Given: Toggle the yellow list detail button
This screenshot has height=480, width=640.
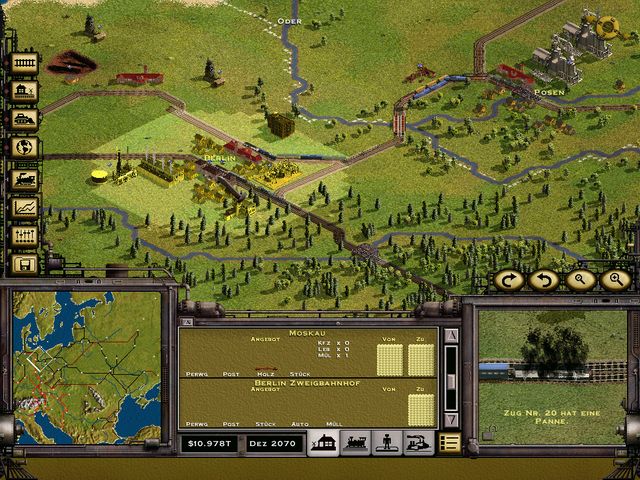Looking at the screenshot, I should [x=450, y=443].
